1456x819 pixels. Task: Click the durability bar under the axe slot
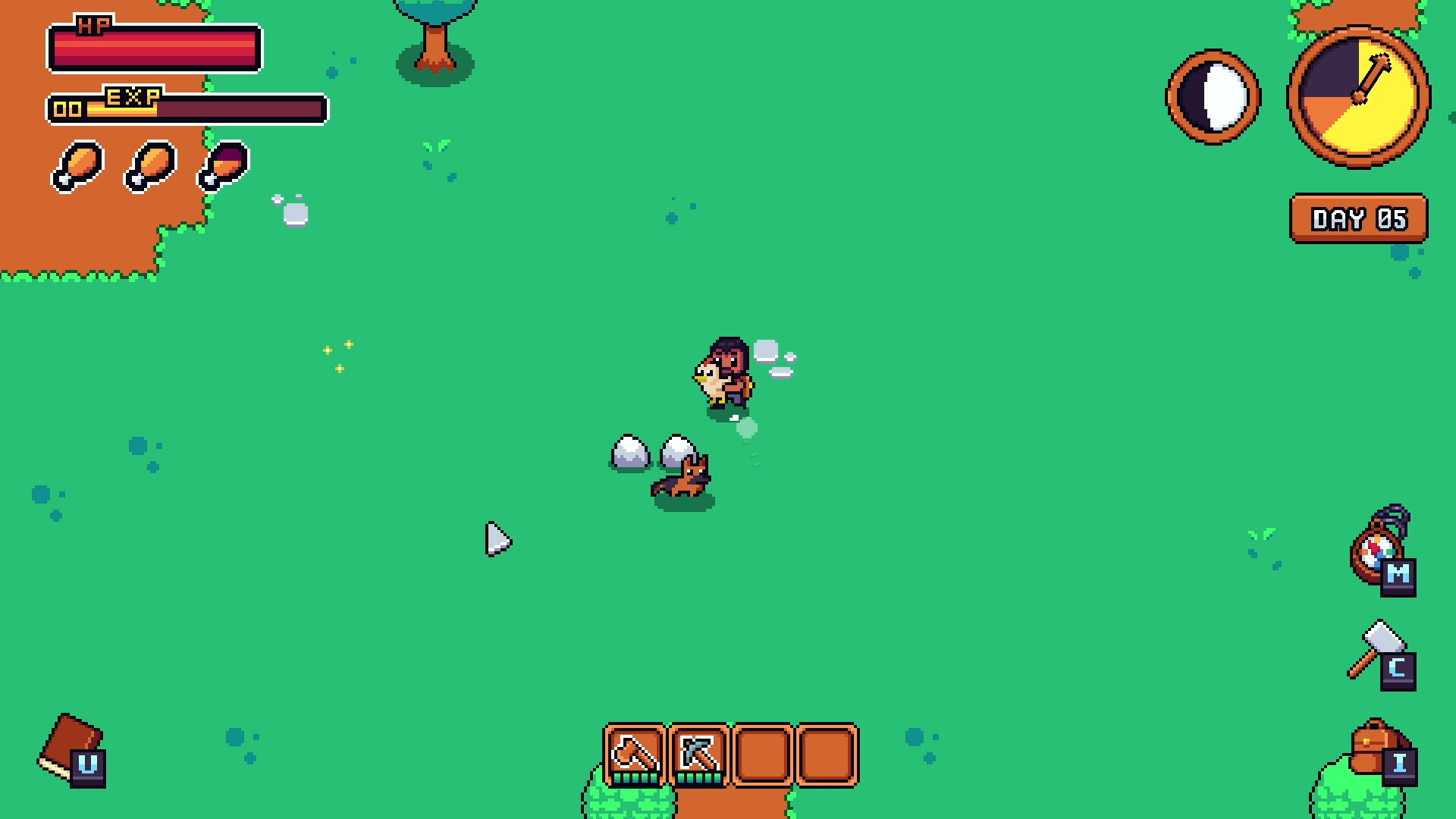pyautogui.click(x=635, y=778)
